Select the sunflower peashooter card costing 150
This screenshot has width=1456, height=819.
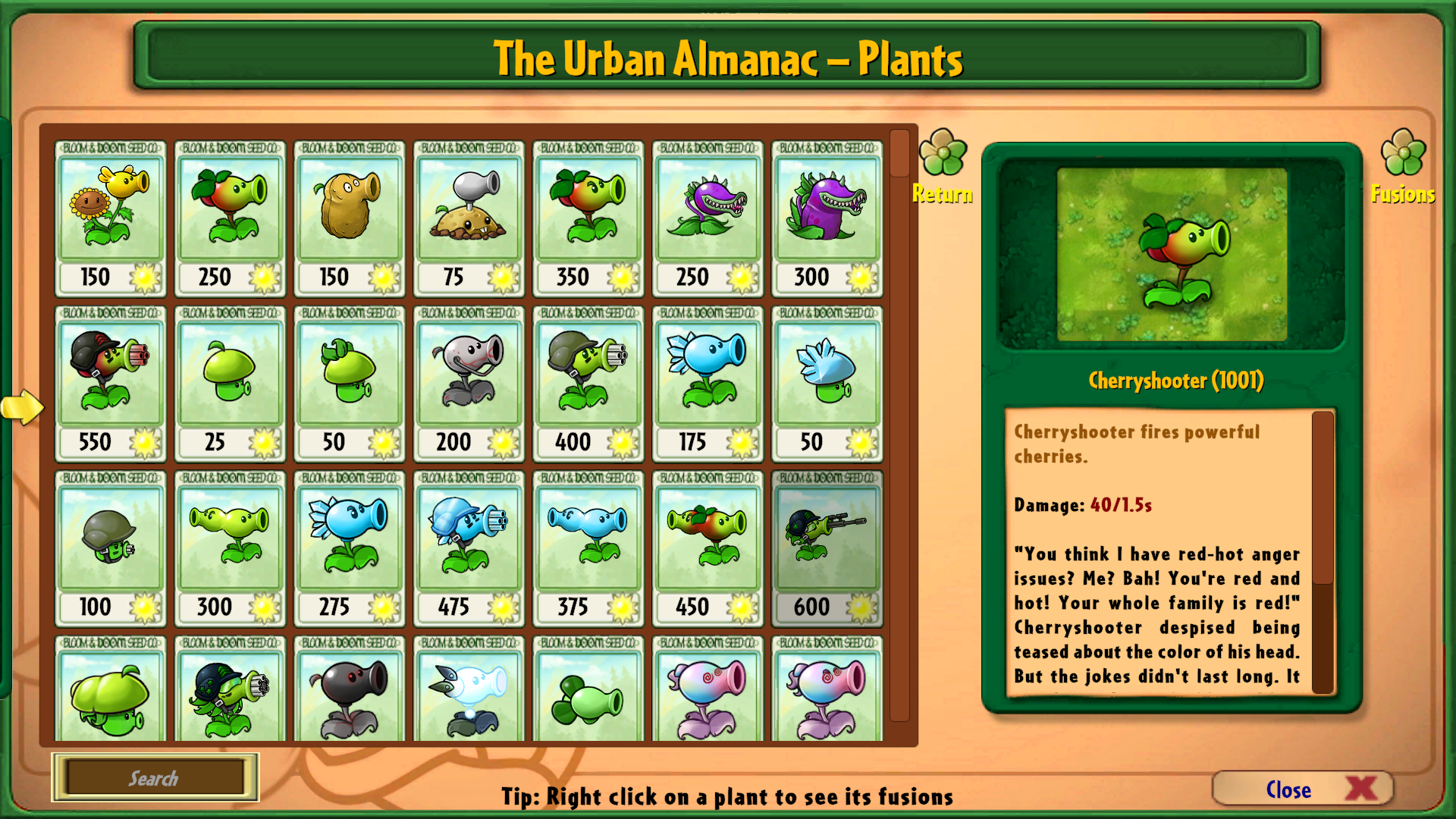[x=111, y=218]
